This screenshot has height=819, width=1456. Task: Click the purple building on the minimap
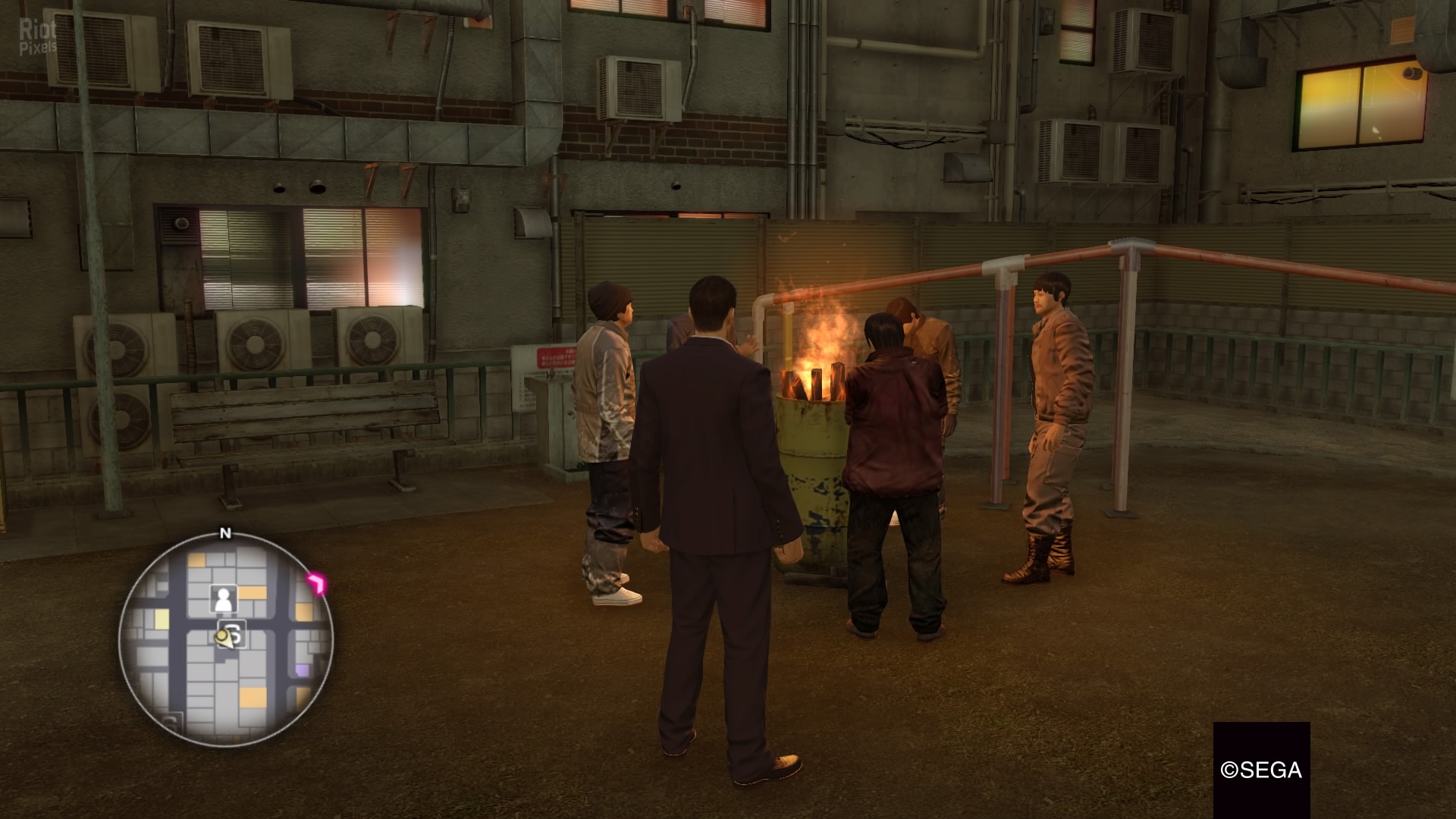302,671
